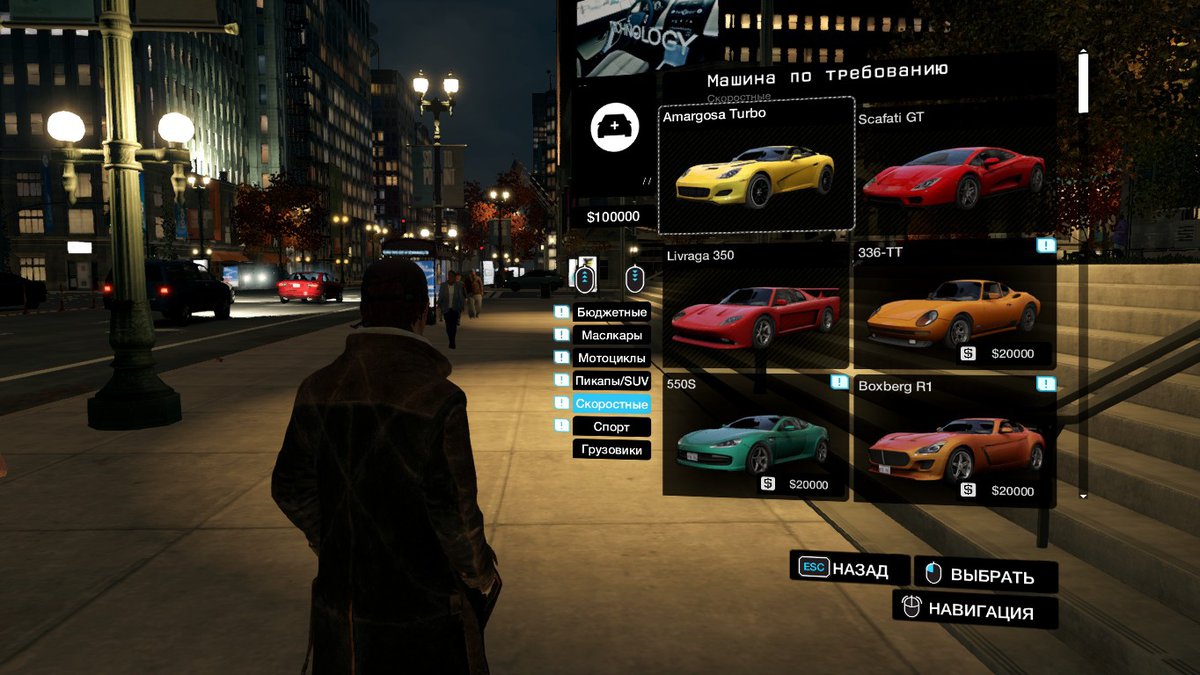The width and height of the screenshot is (1200, 675).
Task: Show the Грузовики category
Action: tap(612, 450)
